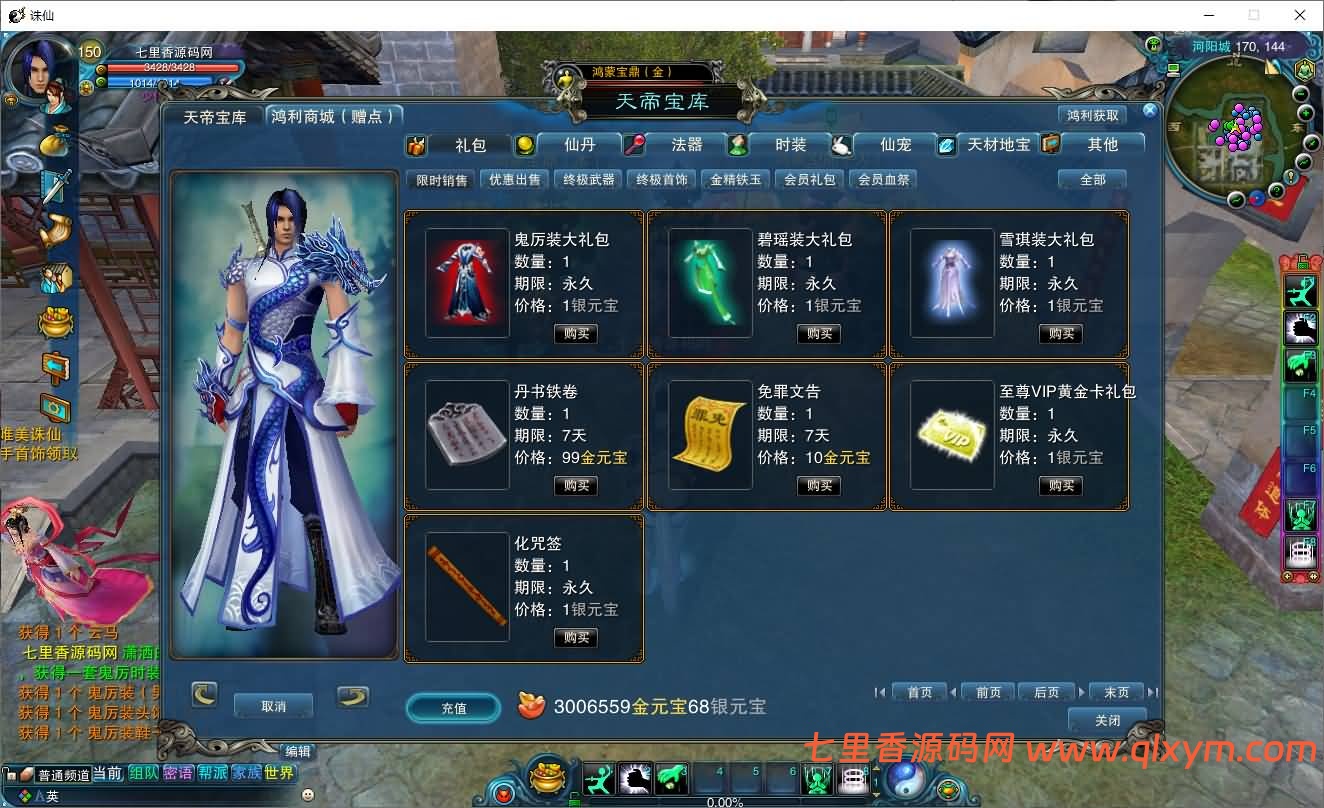Viewport: 1324px width, 808px height.
Task: Open the 时装 fashion category tab
Action: (x=789, y=145)
